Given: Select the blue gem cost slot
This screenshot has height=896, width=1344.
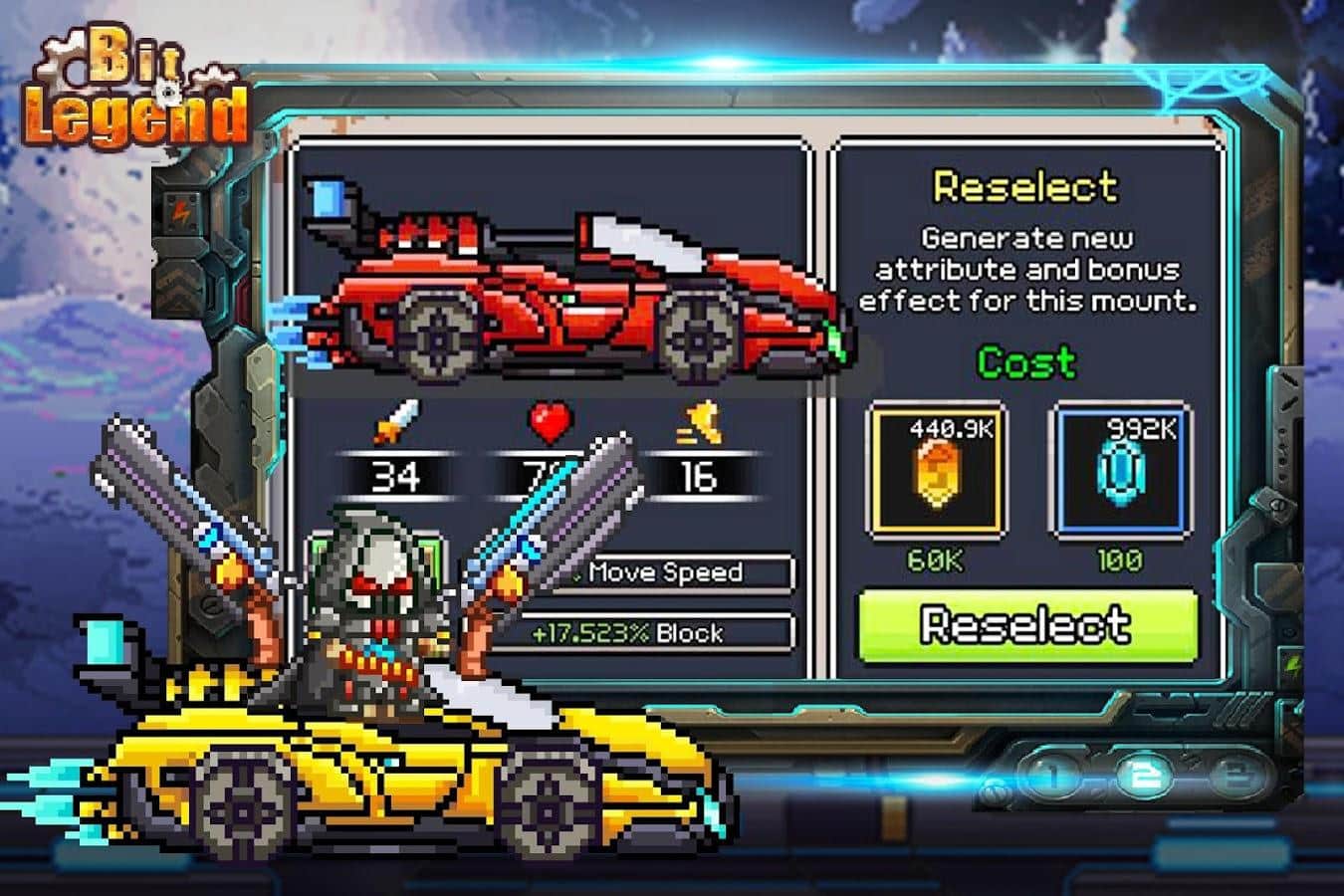Looking at the screenshot, I should click(1119, 471).
